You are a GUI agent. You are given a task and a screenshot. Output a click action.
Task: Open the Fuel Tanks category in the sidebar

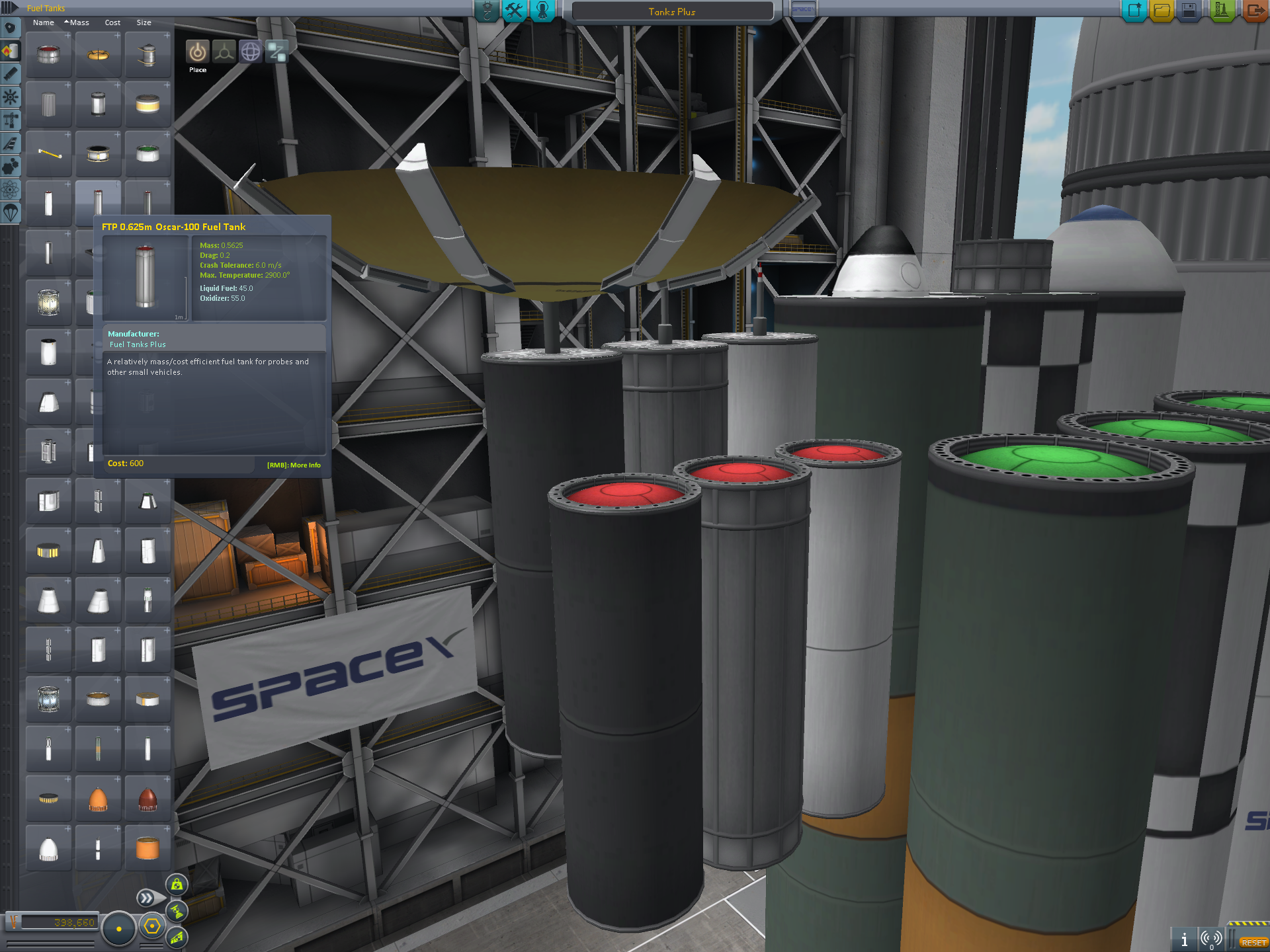coord(10,51)
